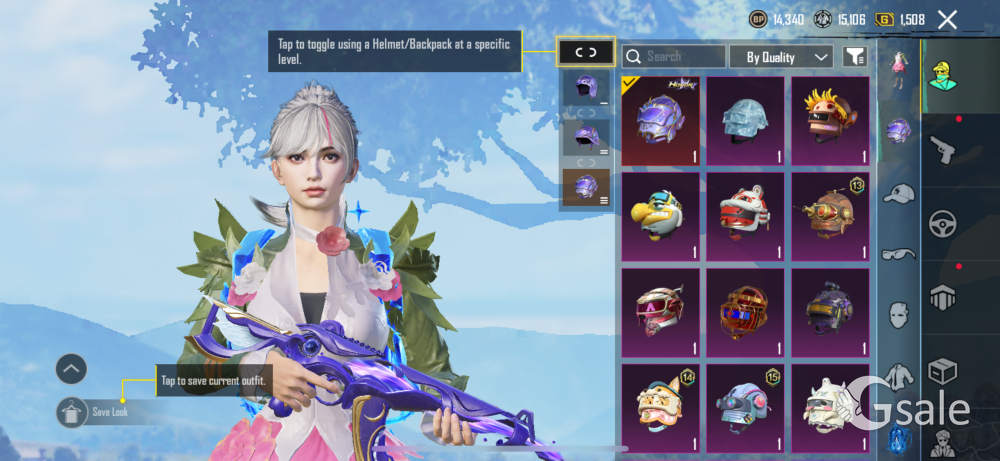Select the red and white tiger helmet
The width and height of the screenshot is (1000, 461).
(x=745, y=215)
